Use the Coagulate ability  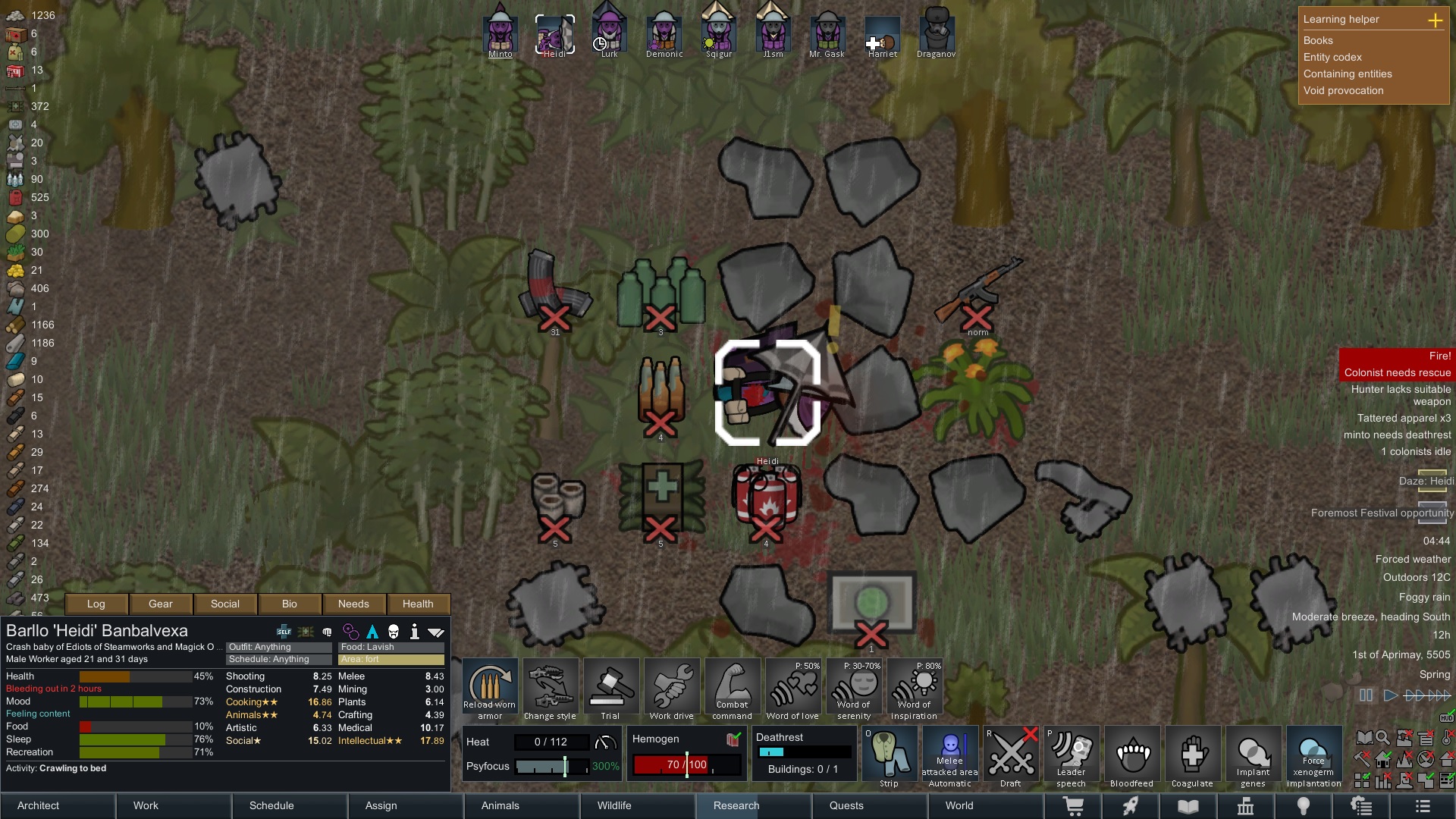click(1192, 756)
